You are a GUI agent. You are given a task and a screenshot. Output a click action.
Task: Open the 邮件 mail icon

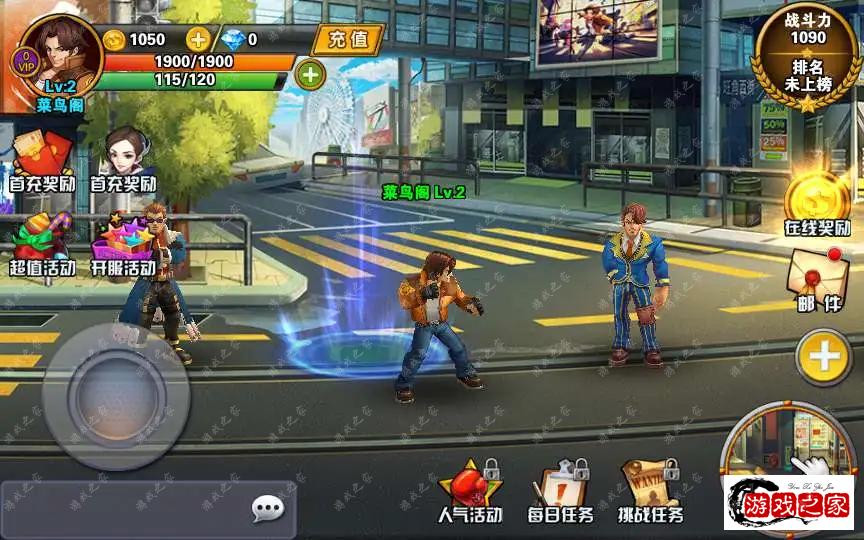click(817, 280)
